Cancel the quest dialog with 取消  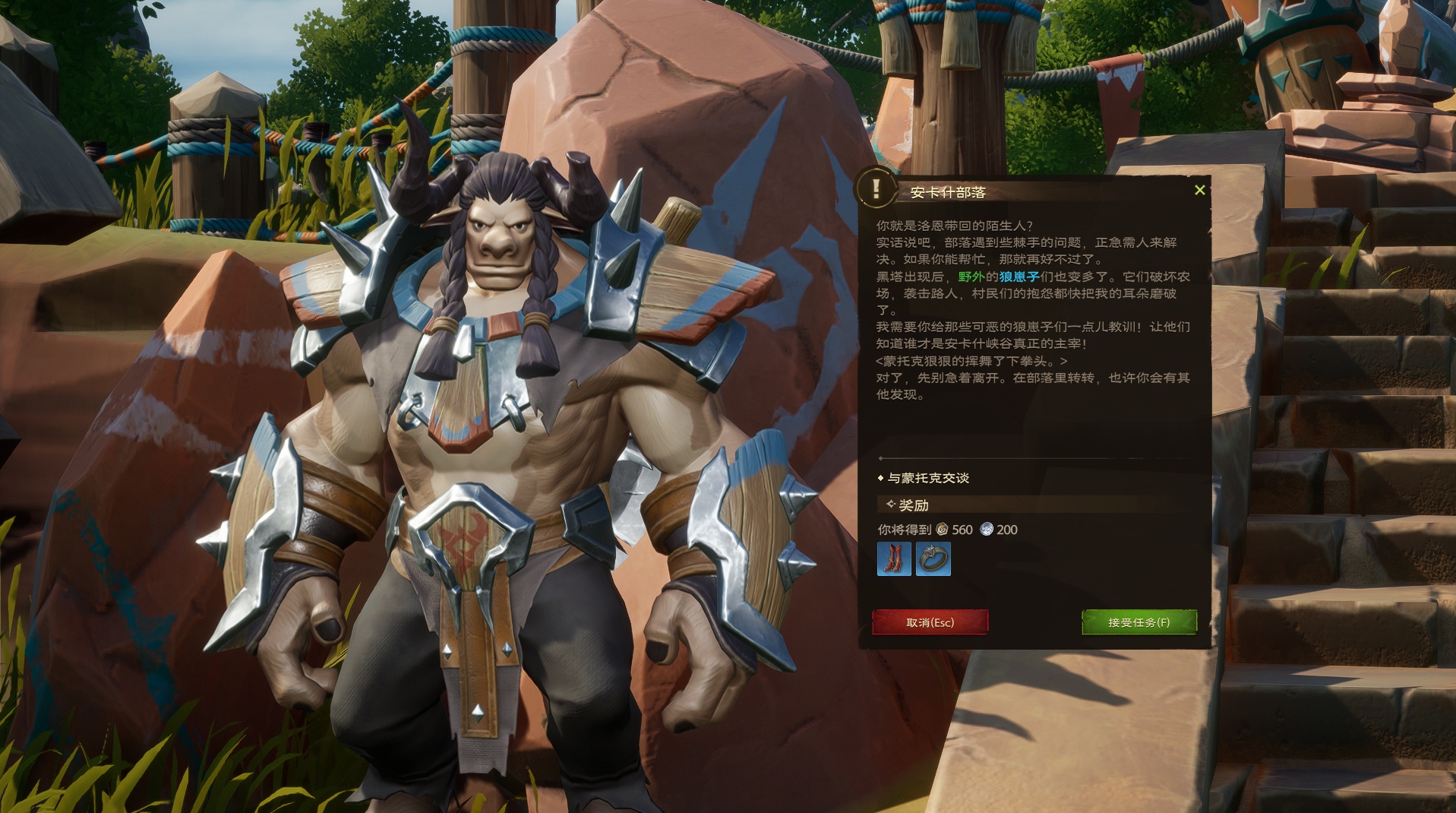coord(930,622)
